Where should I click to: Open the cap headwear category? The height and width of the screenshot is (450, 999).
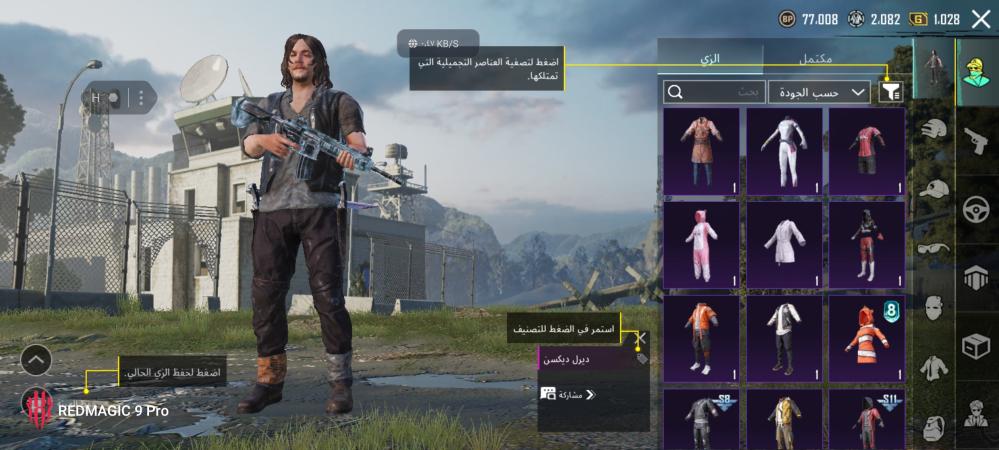934,188
